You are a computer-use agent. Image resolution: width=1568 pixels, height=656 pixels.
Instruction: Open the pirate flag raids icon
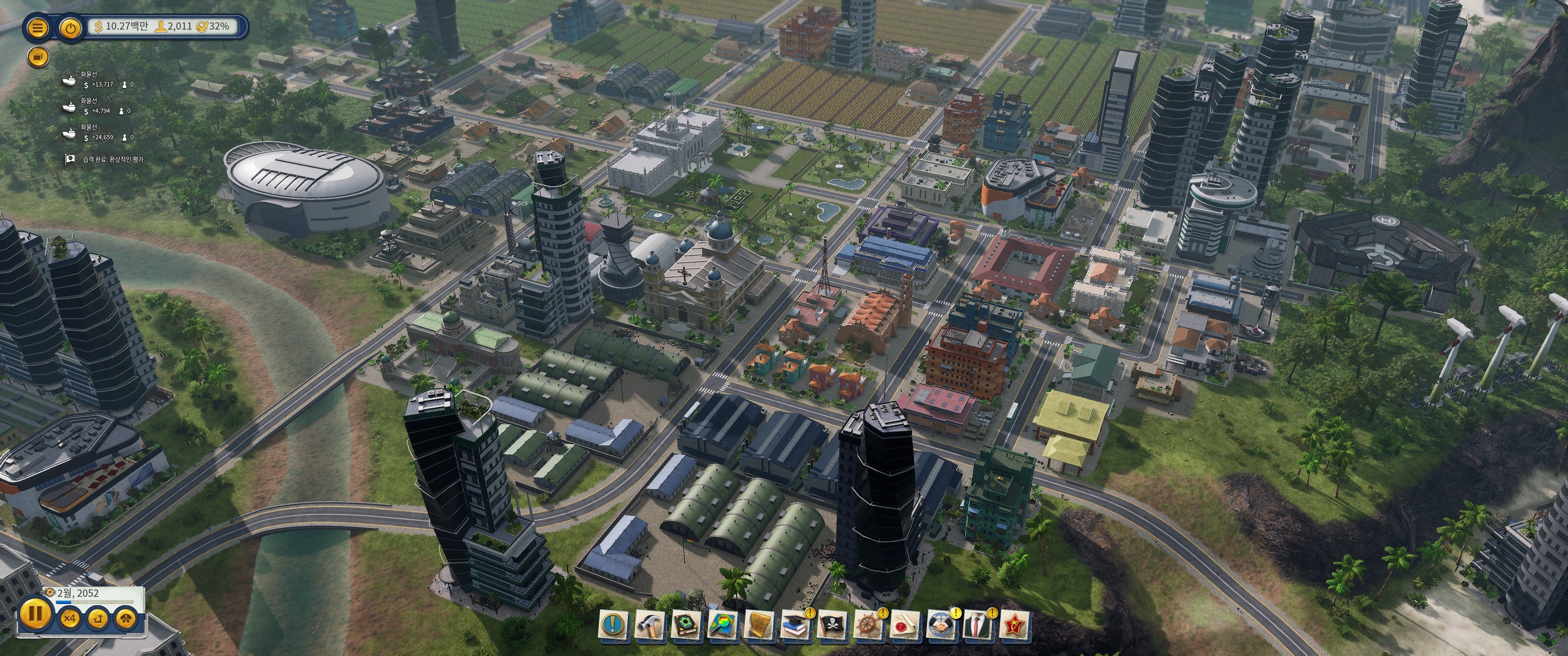point(832,625)
